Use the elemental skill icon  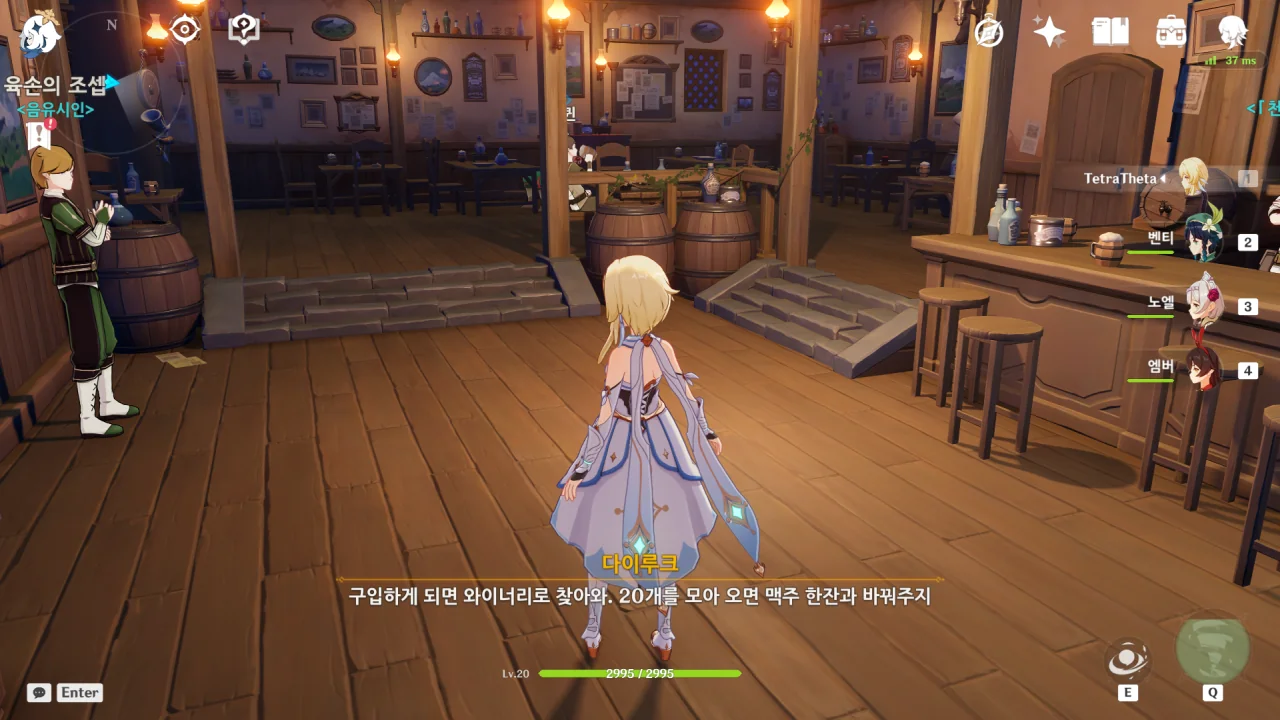coord(1127,659)
